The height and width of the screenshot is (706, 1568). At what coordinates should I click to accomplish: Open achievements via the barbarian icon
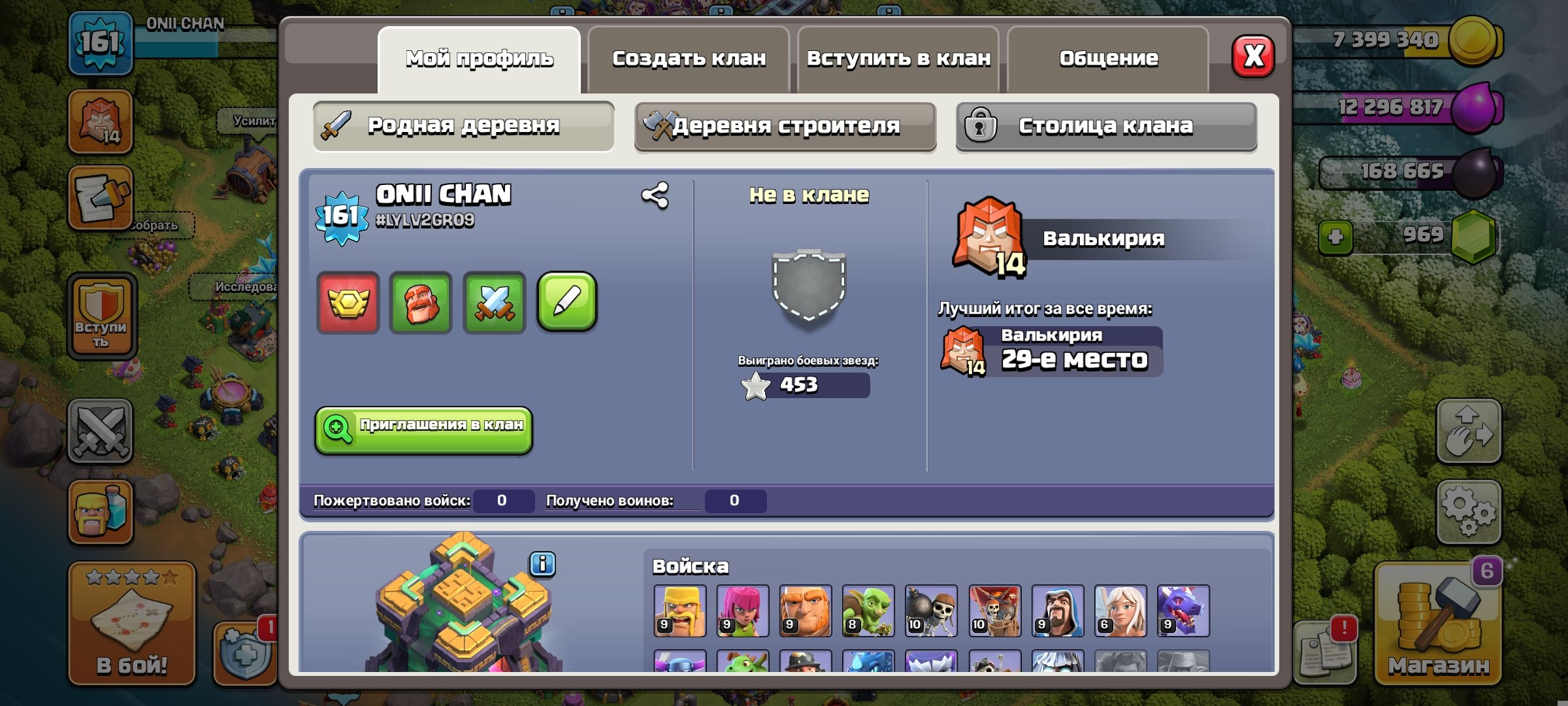(x=421, y=302)
